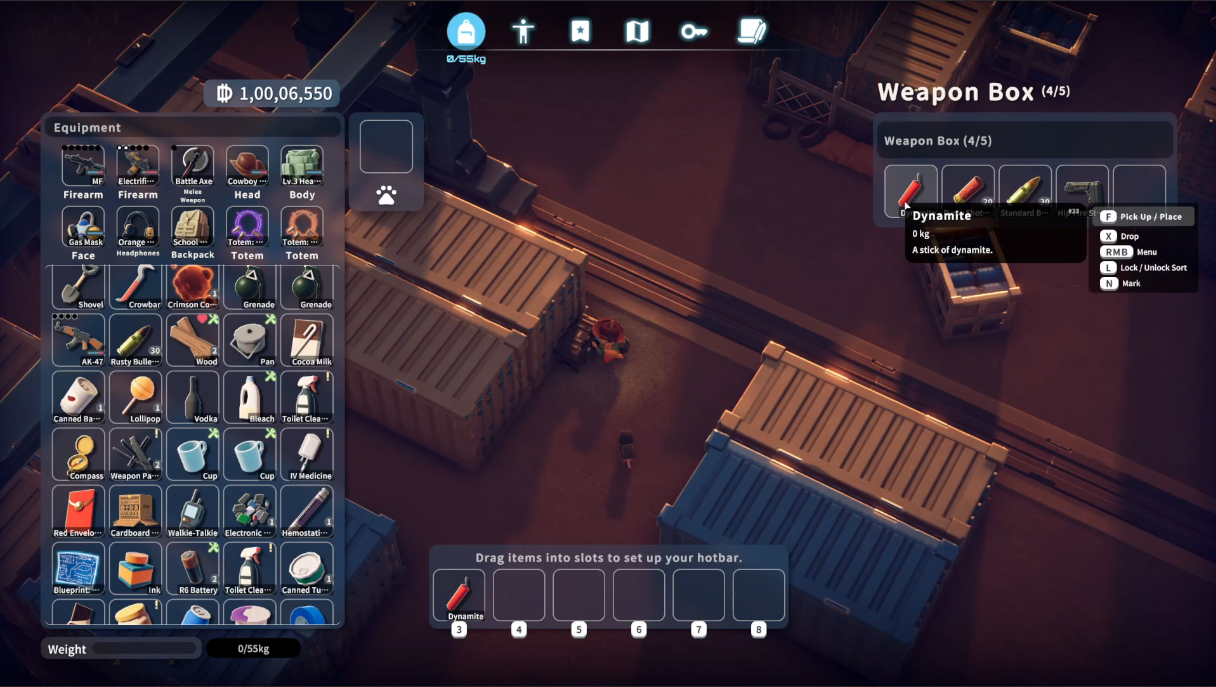The image size is (1216, 687).
Task: Open the key tab
Action: tap(694, 31)
